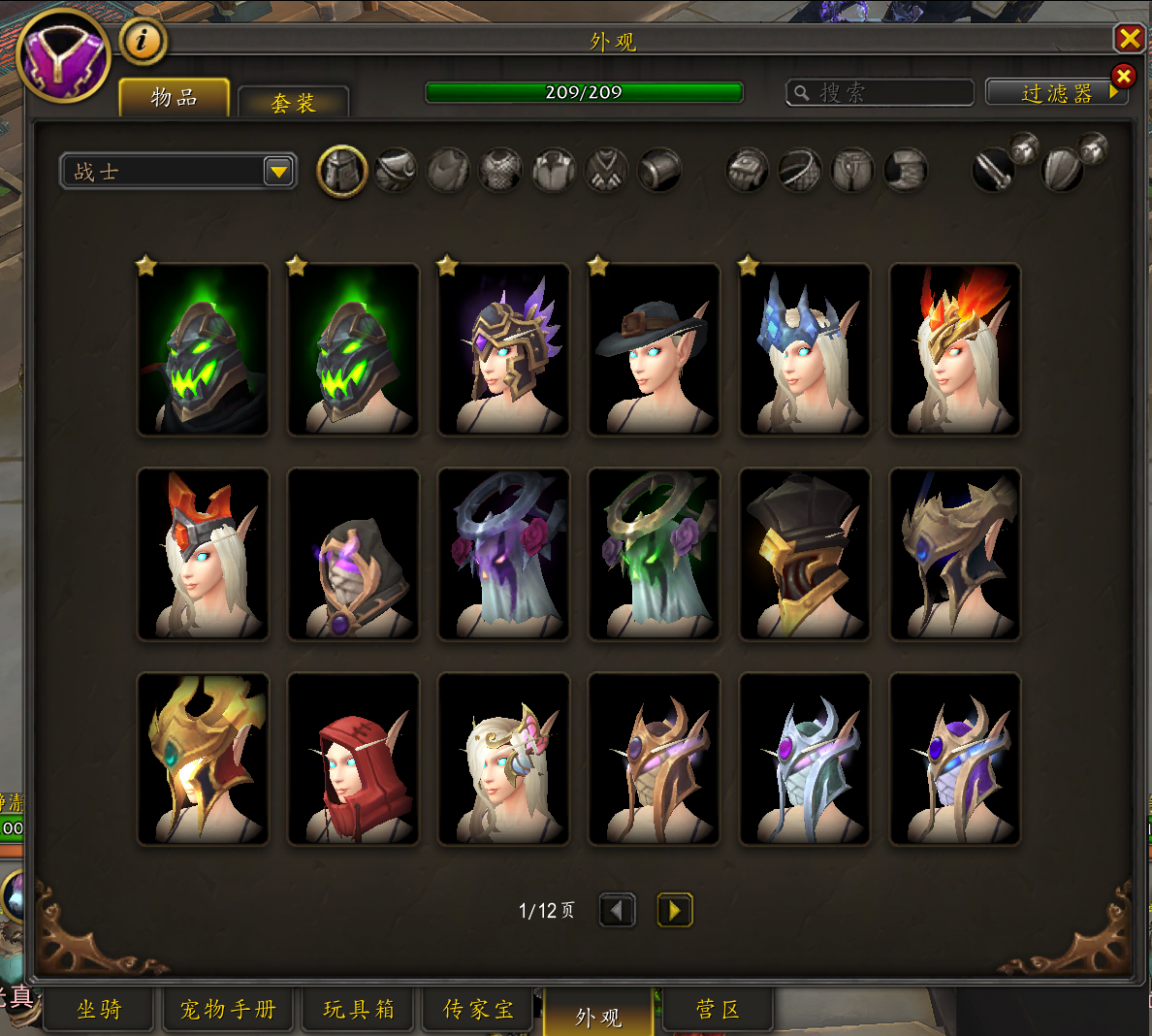Viewport: 1152px width, 1036px height.
Task: Switch to the 玩具箱 toy box tab
Action: tap(359, 1010)
